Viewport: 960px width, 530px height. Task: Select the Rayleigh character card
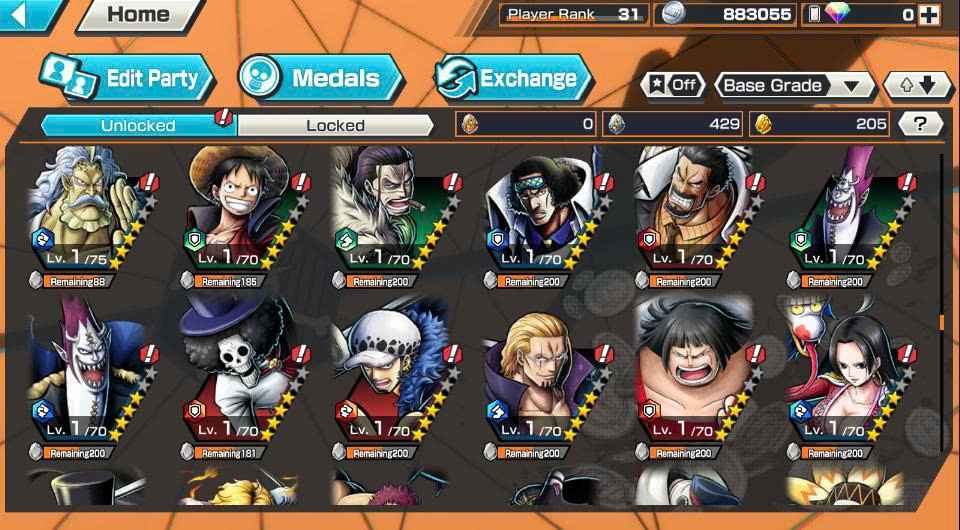tap(92, 215)
